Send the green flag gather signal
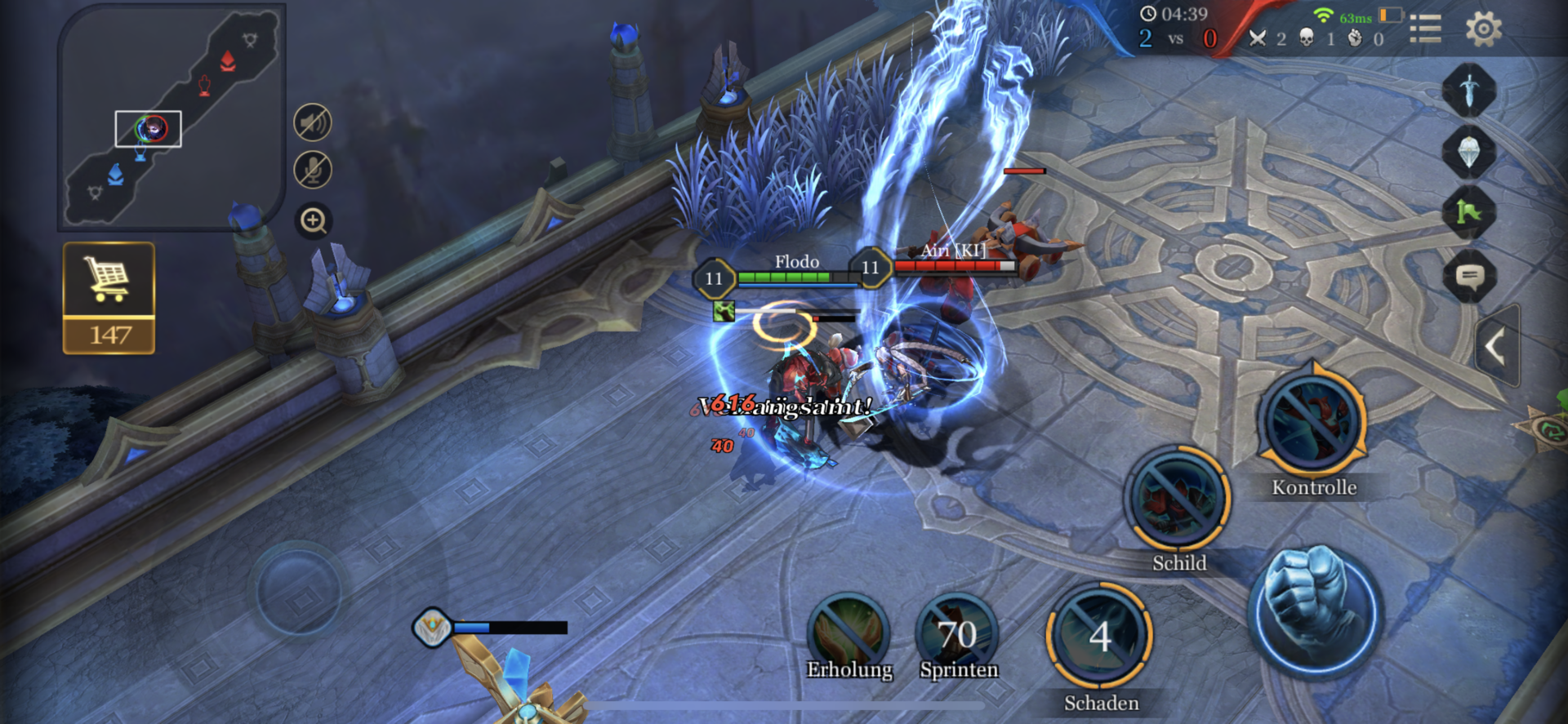This screenshot has width=1568, height=724. click(x=1468, y=213)
